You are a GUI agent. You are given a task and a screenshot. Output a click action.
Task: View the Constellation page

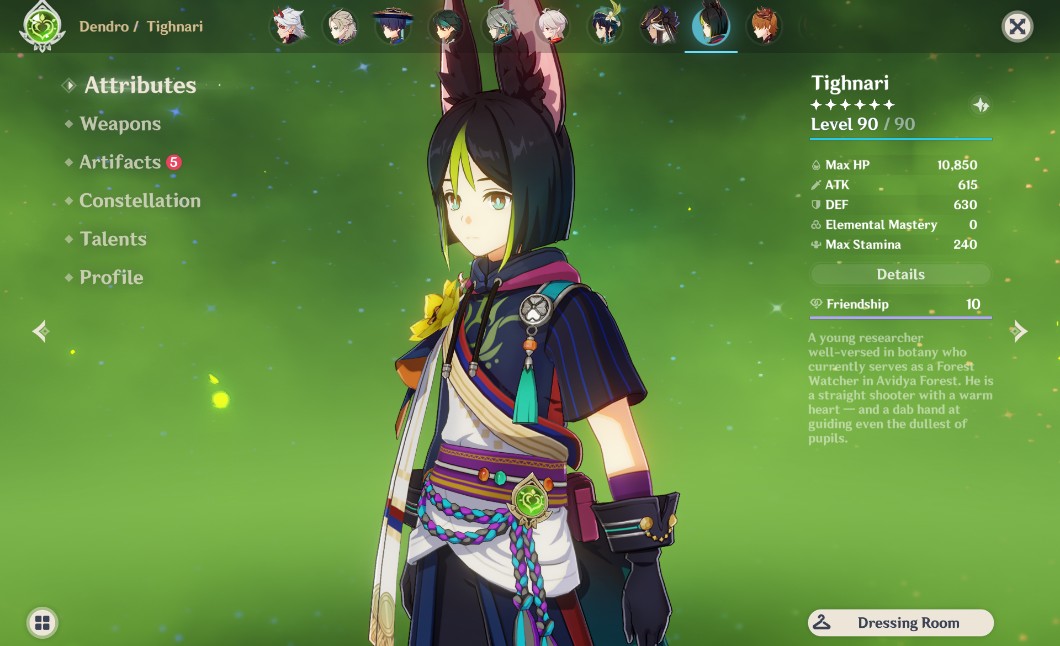point(140,201)
